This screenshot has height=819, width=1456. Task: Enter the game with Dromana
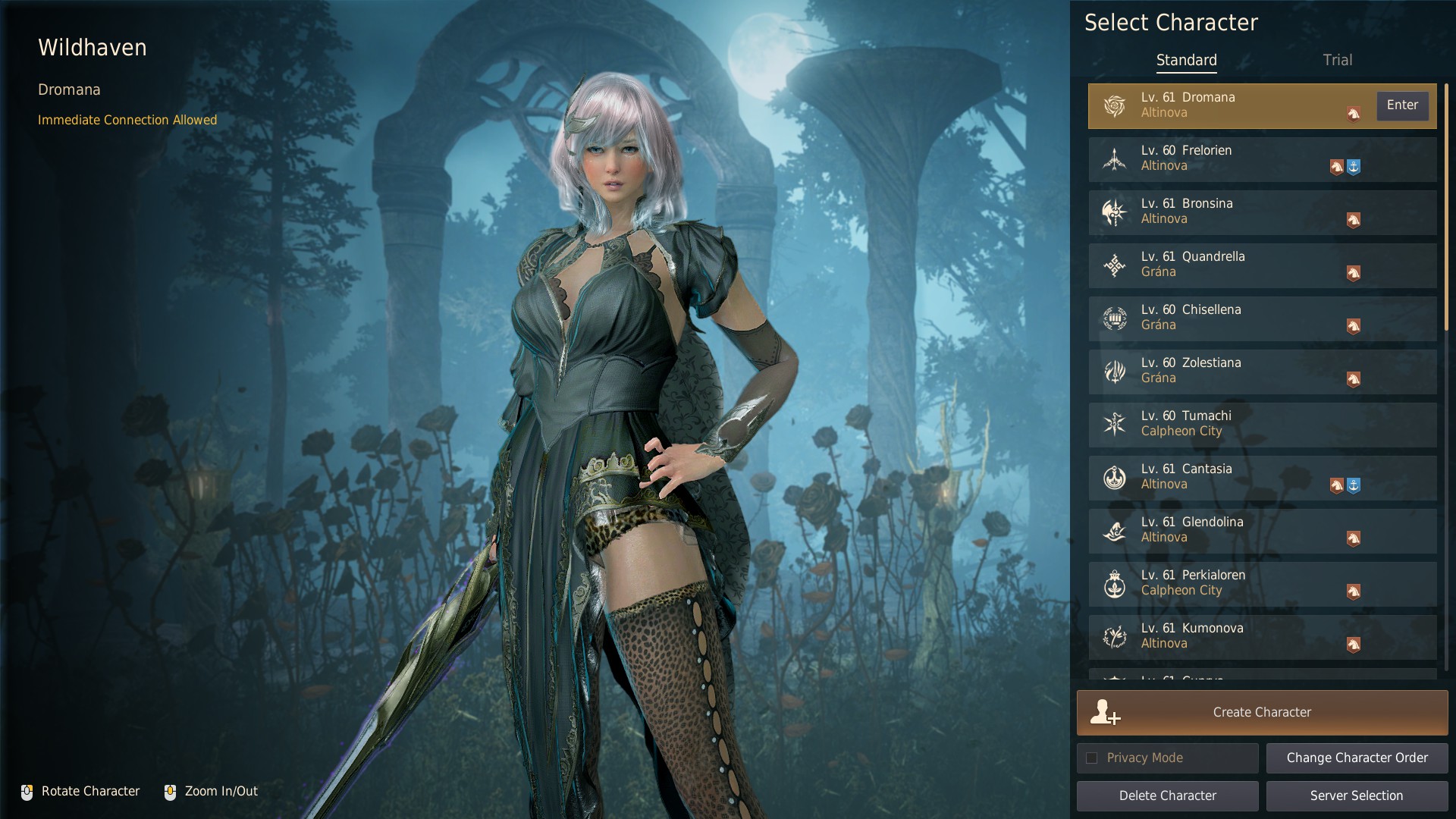(1402, 105)
